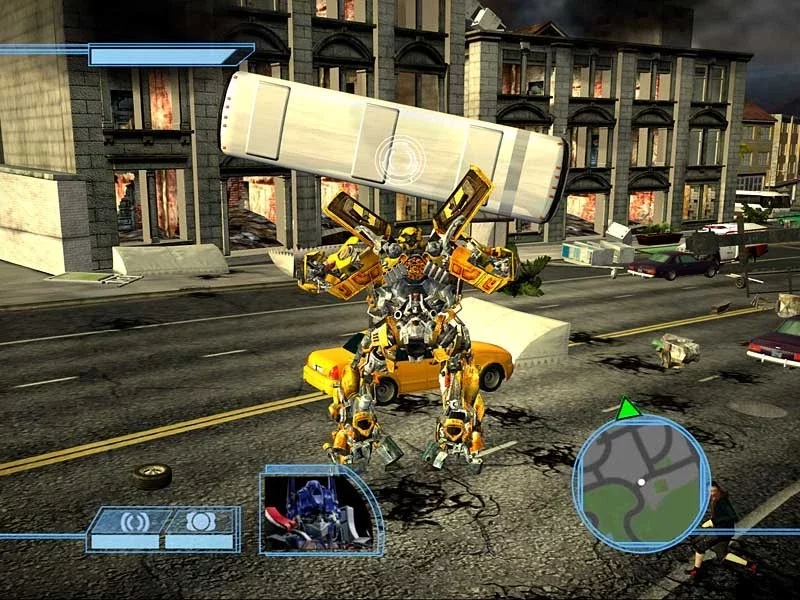
Task: Click the circular city minimap
Action: tap(641, 482)
